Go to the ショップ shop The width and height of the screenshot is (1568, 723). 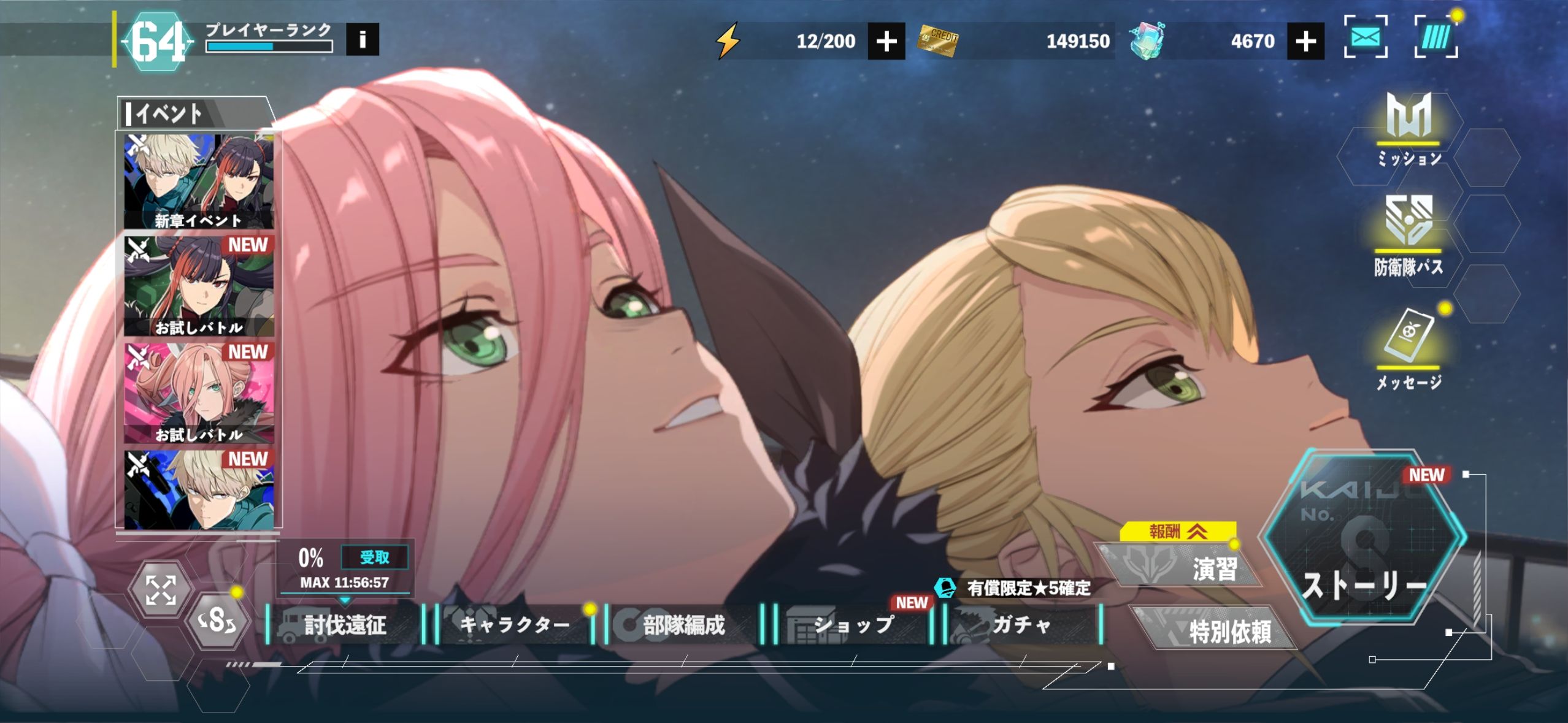pos(853,625)
